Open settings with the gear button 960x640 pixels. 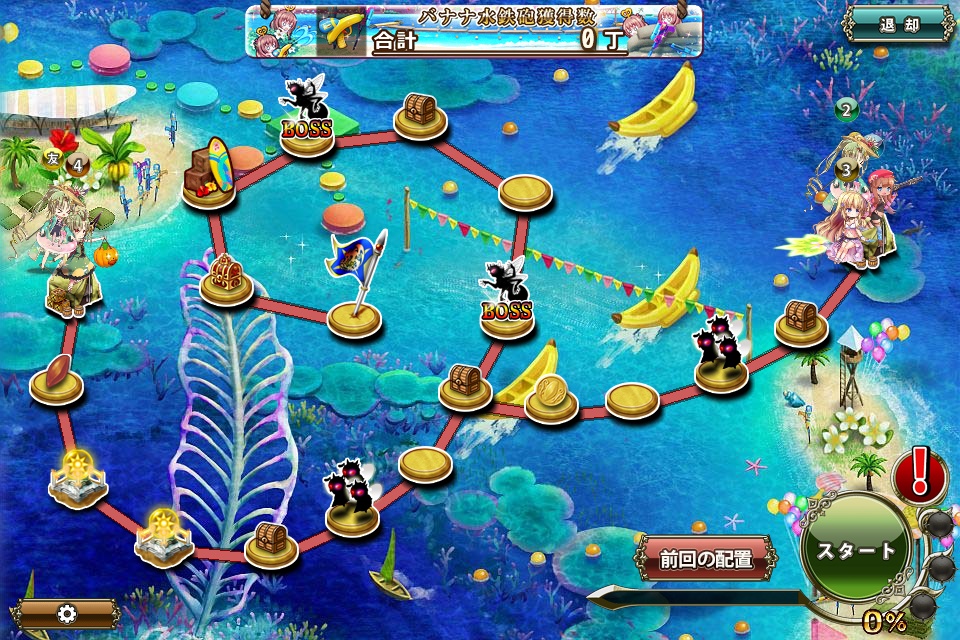tap(67, 613)
